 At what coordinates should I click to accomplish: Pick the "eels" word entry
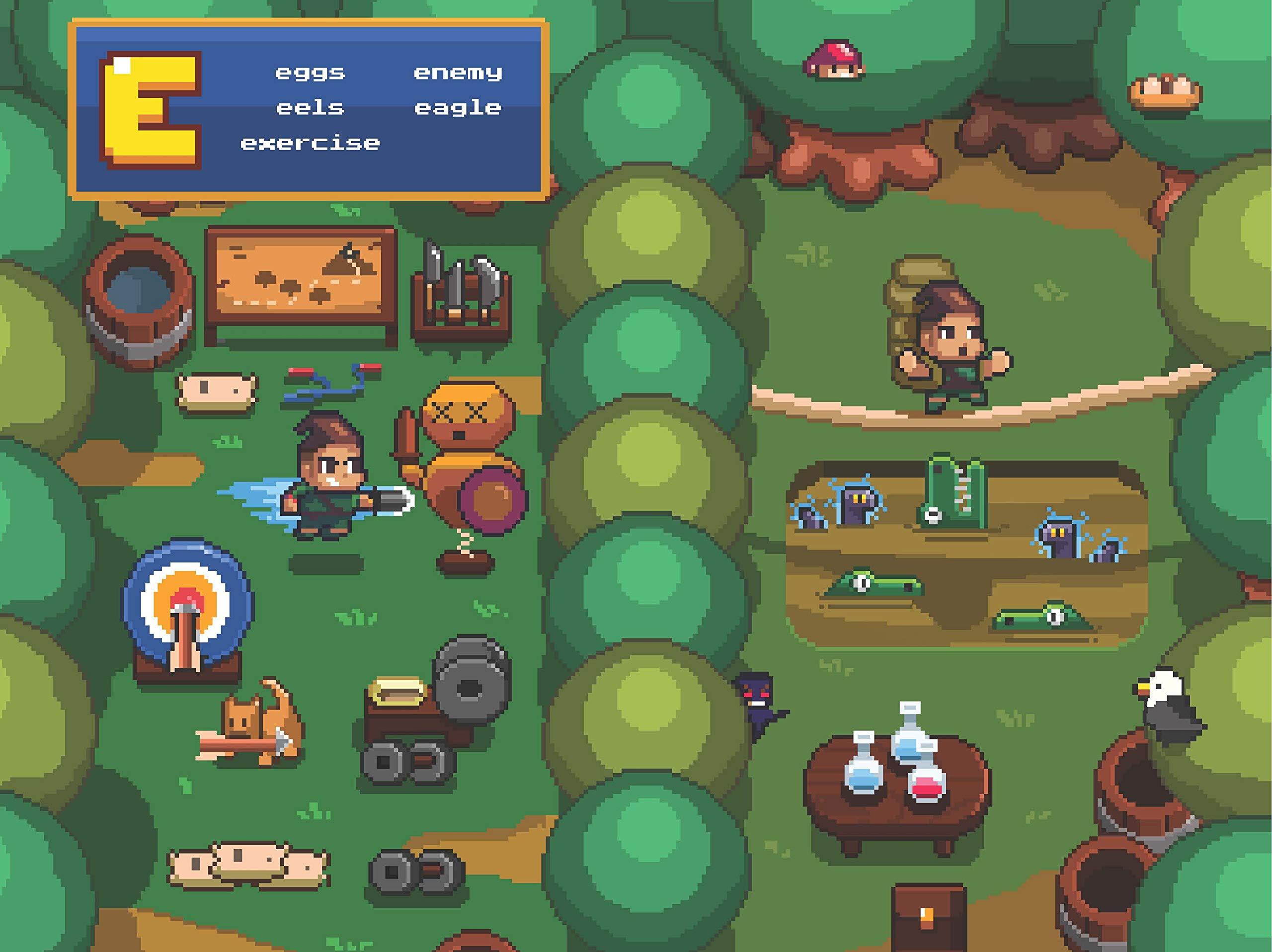point(310,107)
